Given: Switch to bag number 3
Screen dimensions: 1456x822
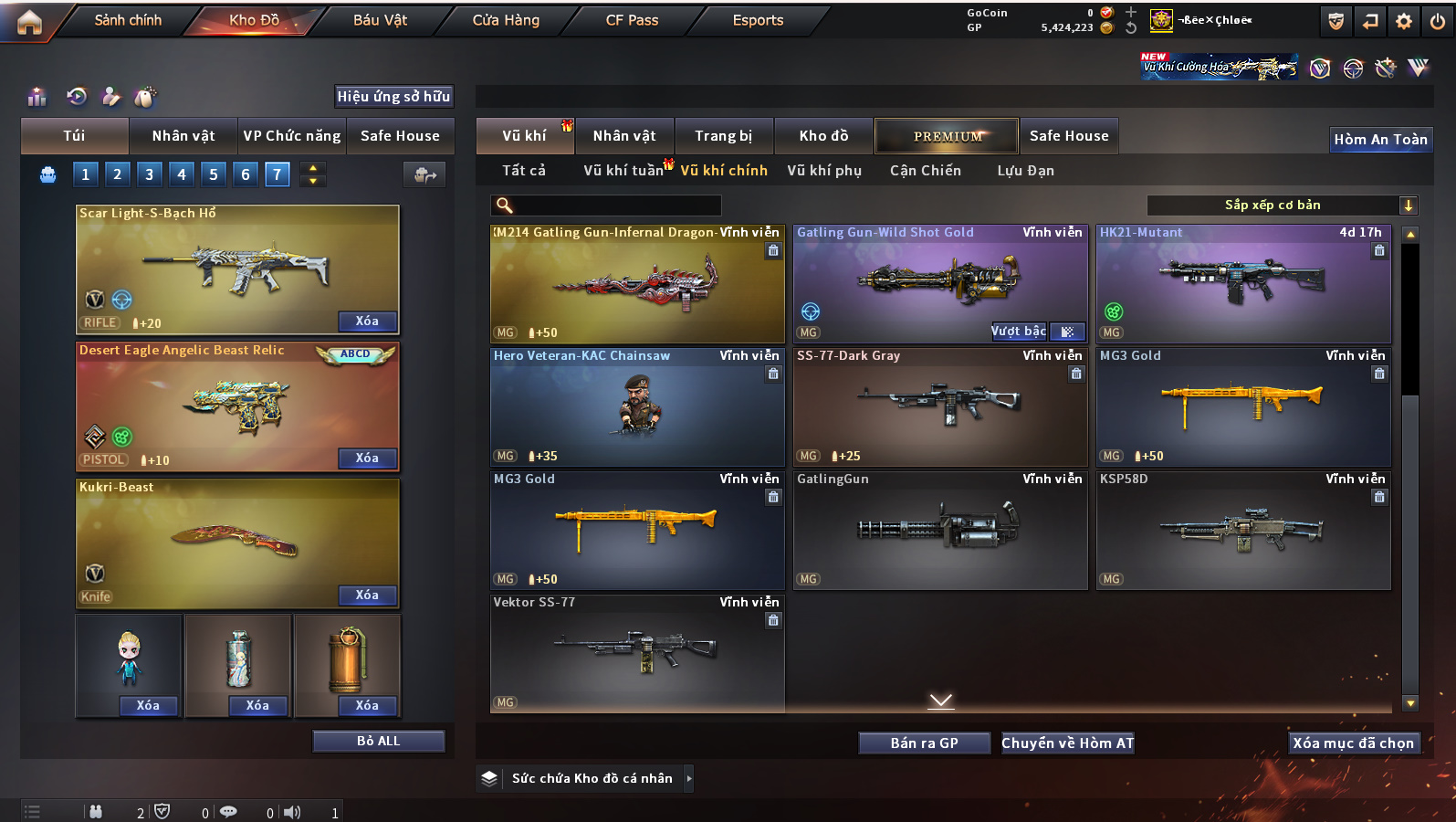Looking at the screenshot, I should point(150,174).
